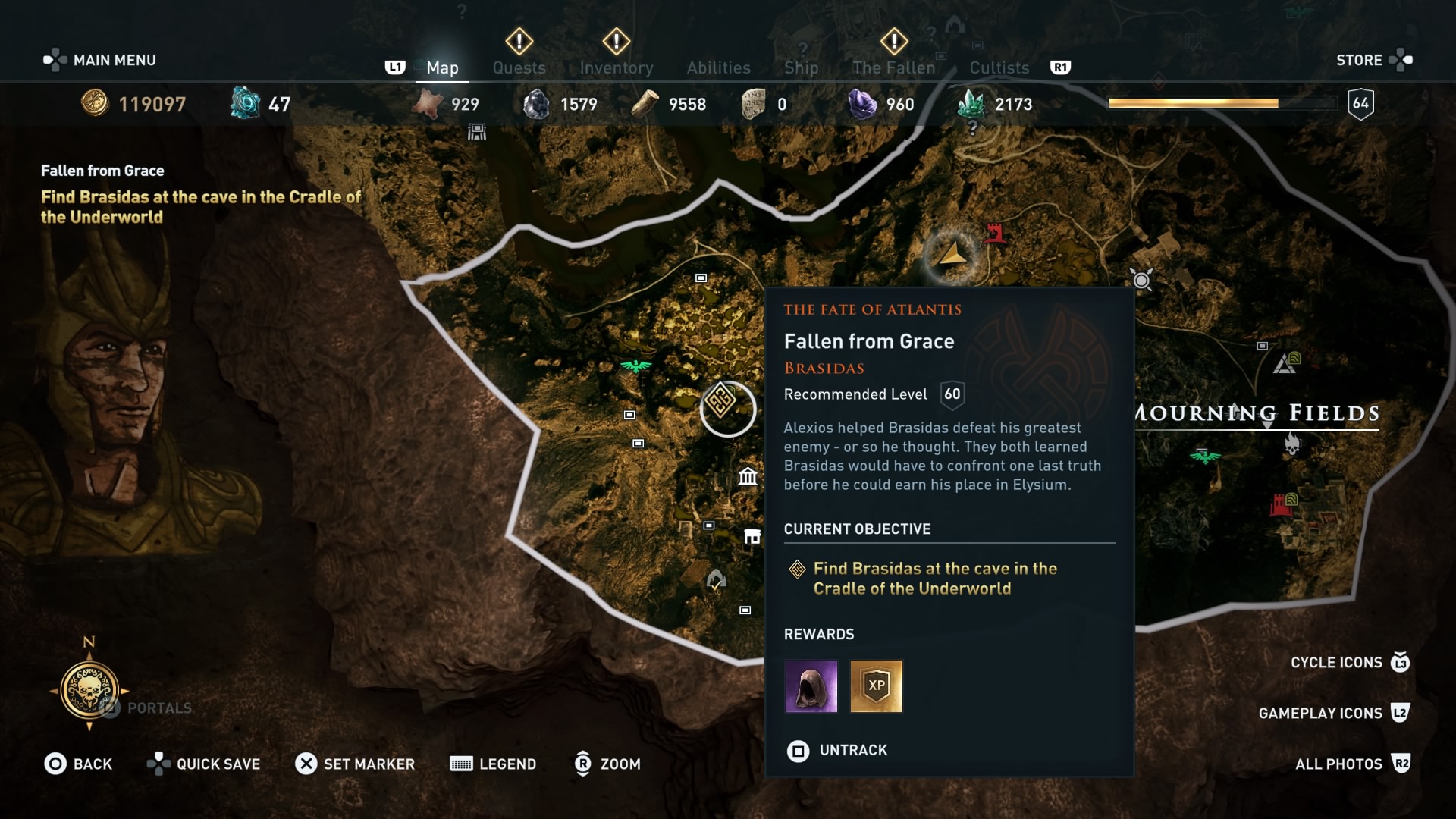Select the hooded cloak reward item
This screenshot has width=1456, height=819.
[811, 686]
